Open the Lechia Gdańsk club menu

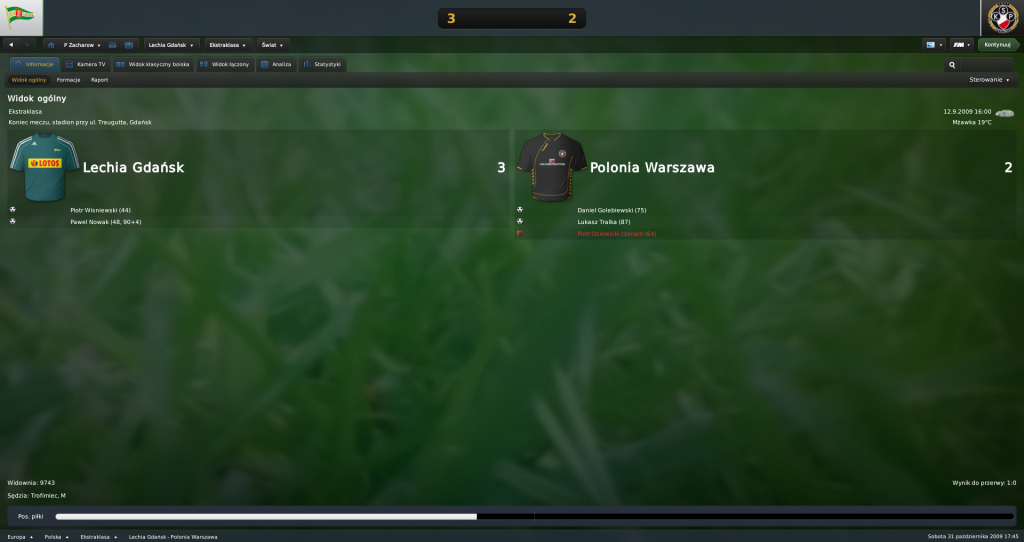tap(171, 45)
